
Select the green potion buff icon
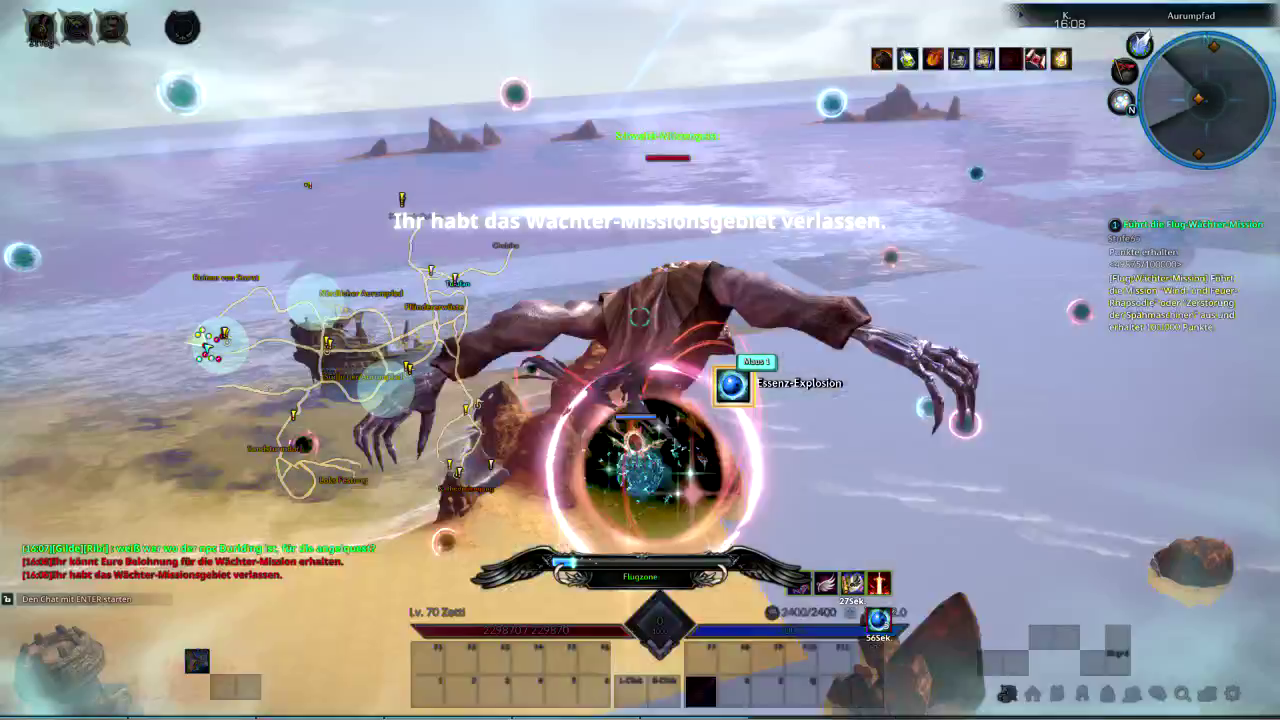907,59
